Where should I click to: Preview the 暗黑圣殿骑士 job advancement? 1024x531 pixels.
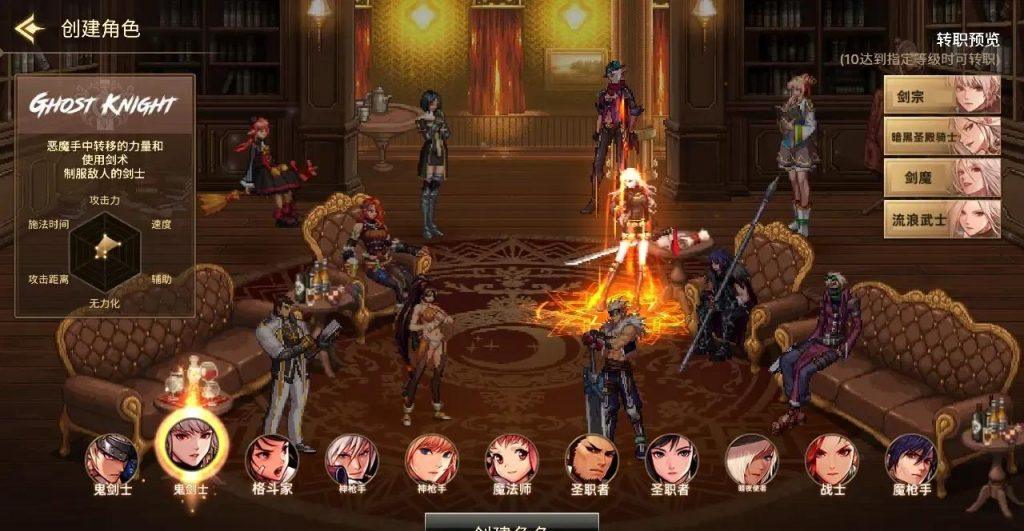[x=941, y=135]
